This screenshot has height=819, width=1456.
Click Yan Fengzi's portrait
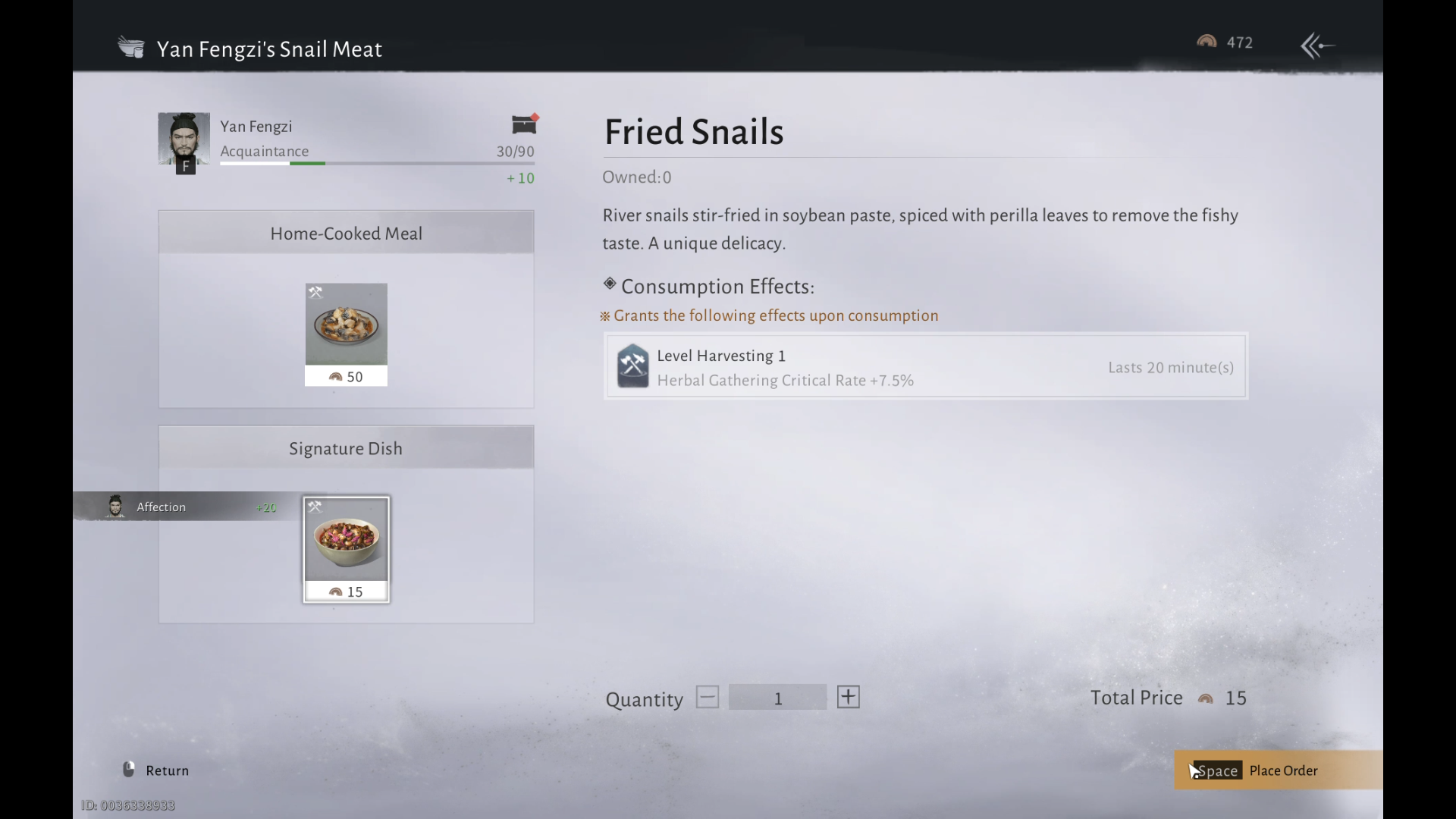[184, 140]
